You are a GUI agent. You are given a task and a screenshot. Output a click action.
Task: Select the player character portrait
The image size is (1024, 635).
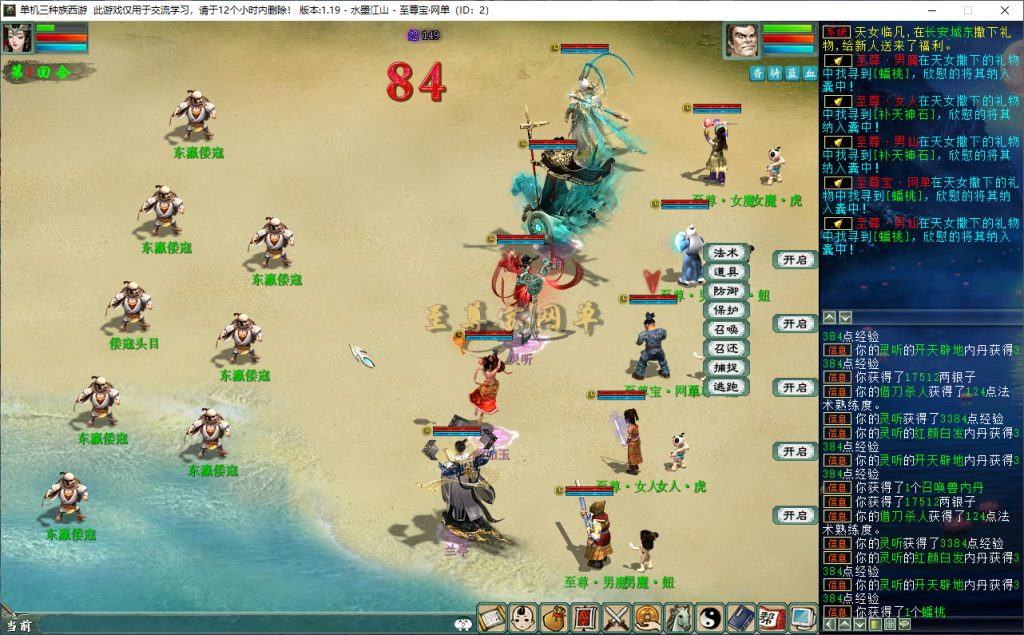pyautogui.click(x=17, y=38)
